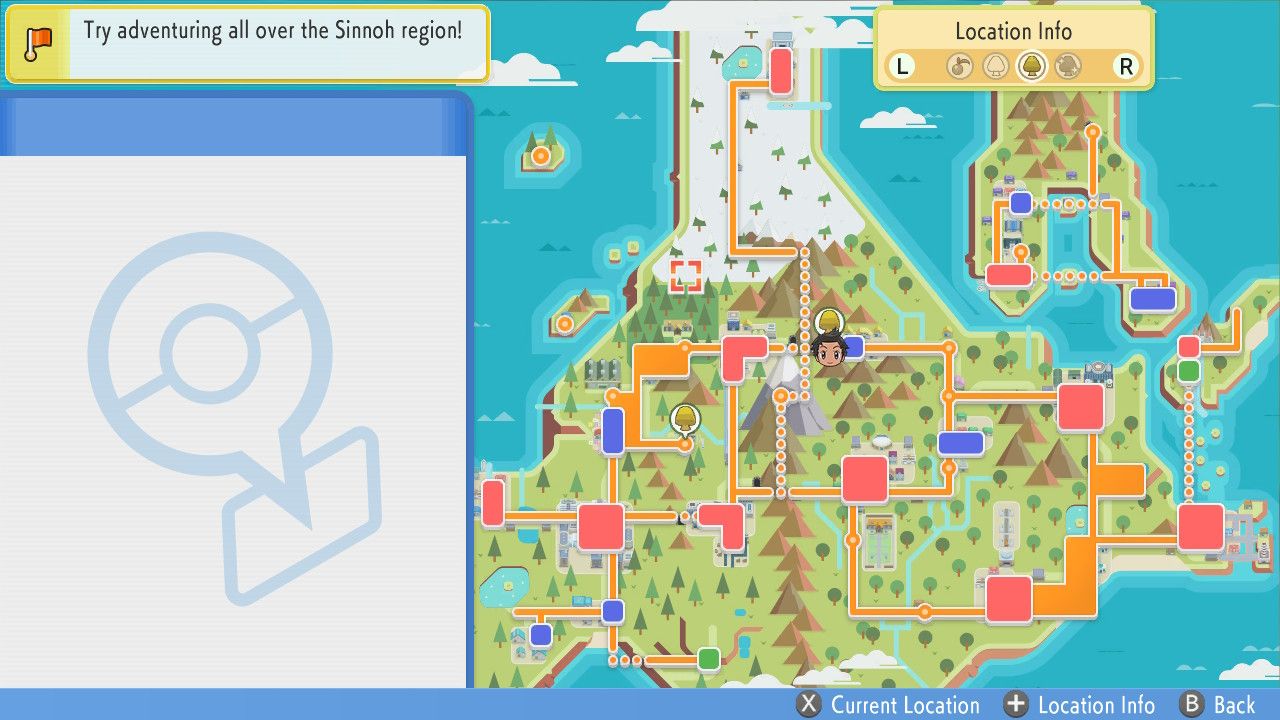This screenshot has width=1280, height=720.
Task: Select the sparkling tree icon in Location Info
Action: [x=1069, y=66]
